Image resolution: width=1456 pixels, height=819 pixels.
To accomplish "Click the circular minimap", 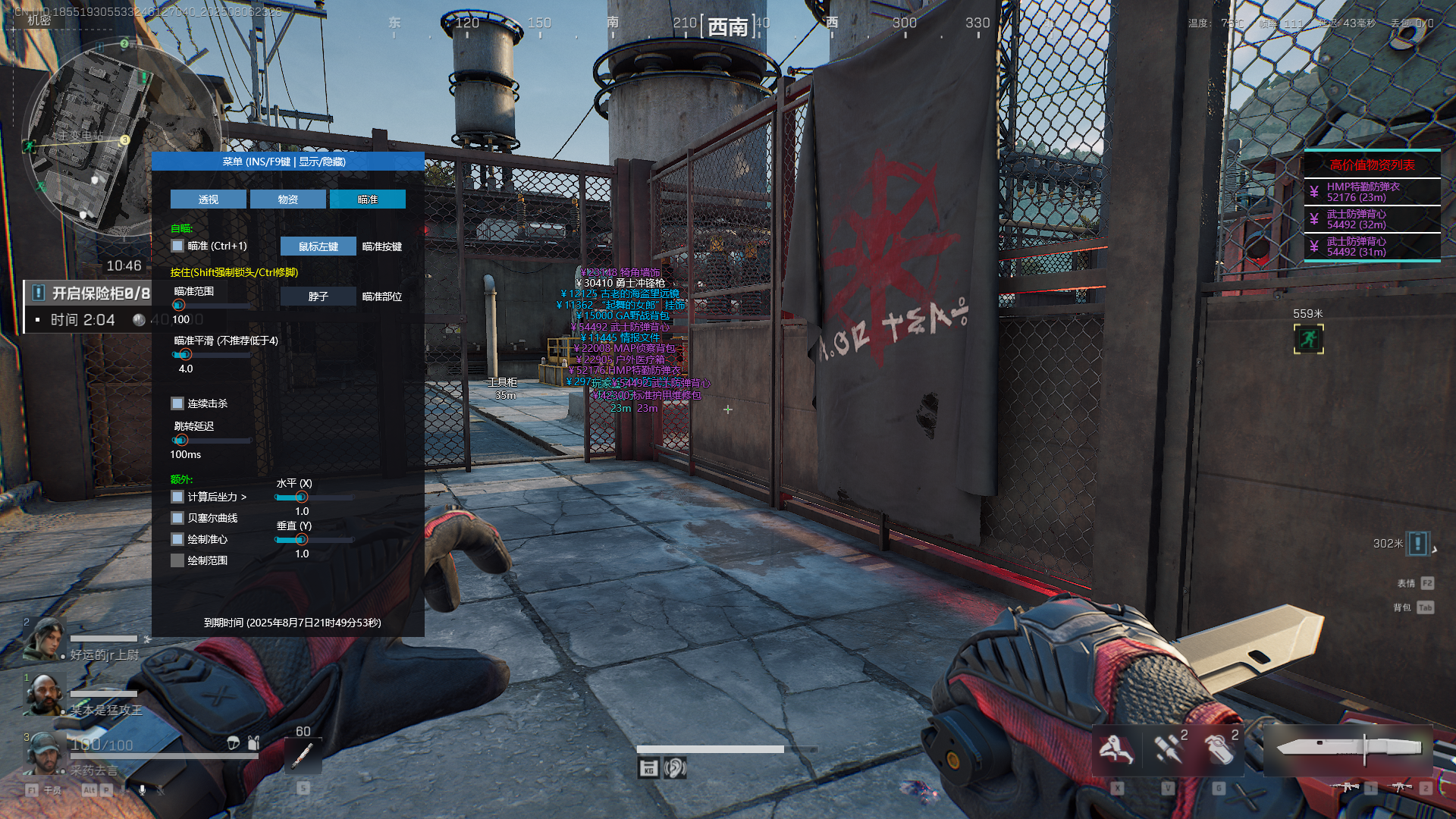I will [121, 136].
